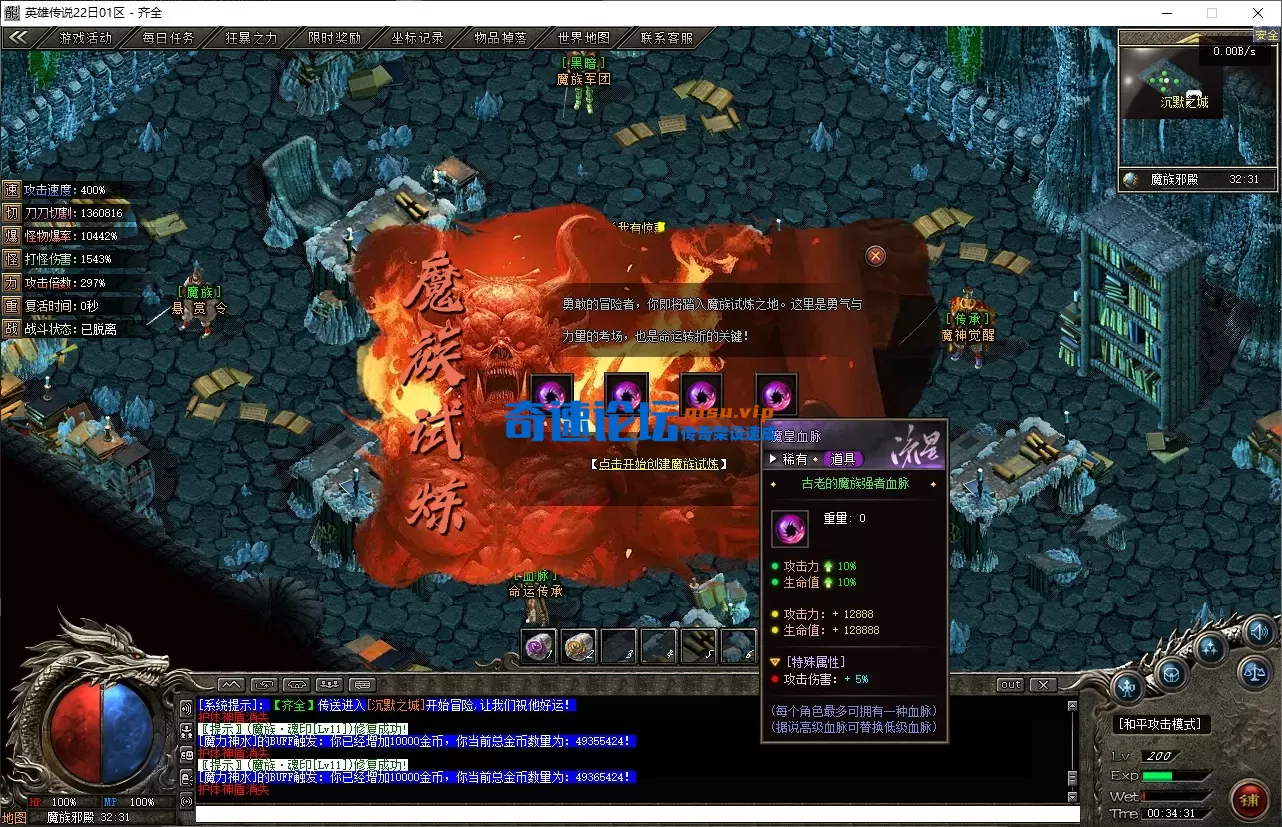This screenshot has height=827, width=1282.
Task: Close the 魔族试炼 dialog with the round X
Action: pos(876,256)
